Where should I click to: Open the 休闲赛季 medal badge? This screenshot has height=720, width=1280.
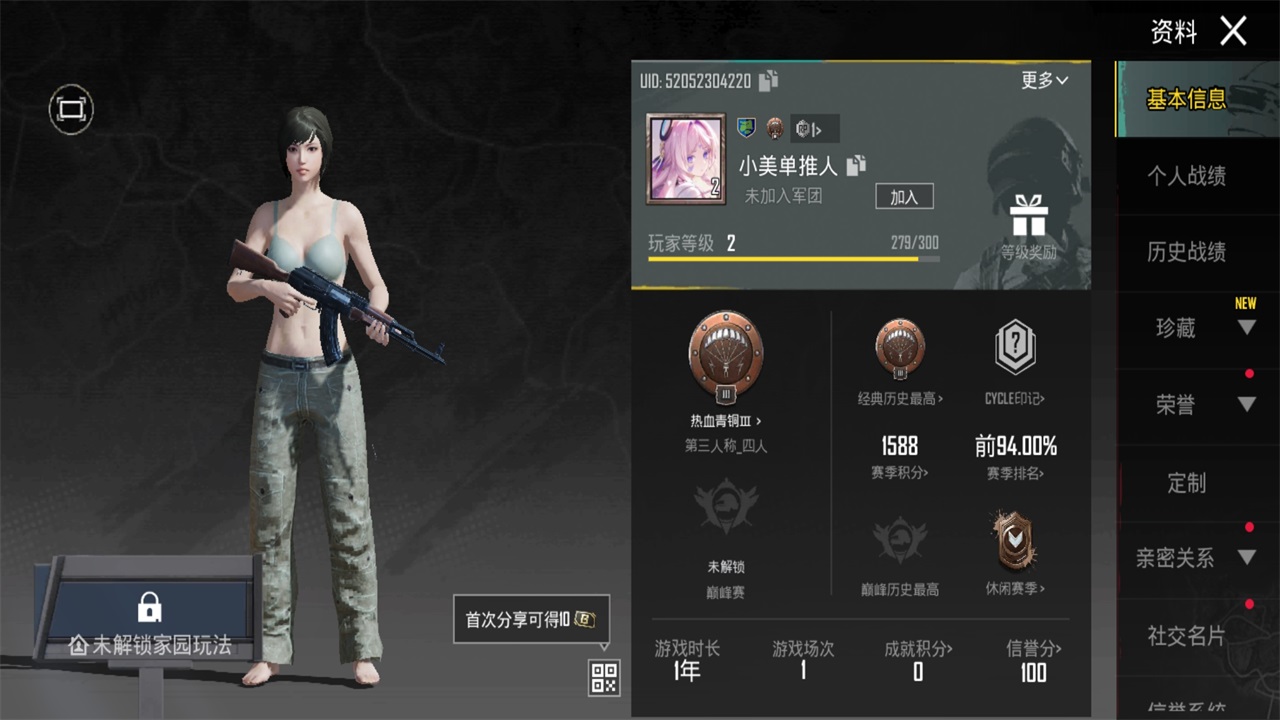[1015, 541]
